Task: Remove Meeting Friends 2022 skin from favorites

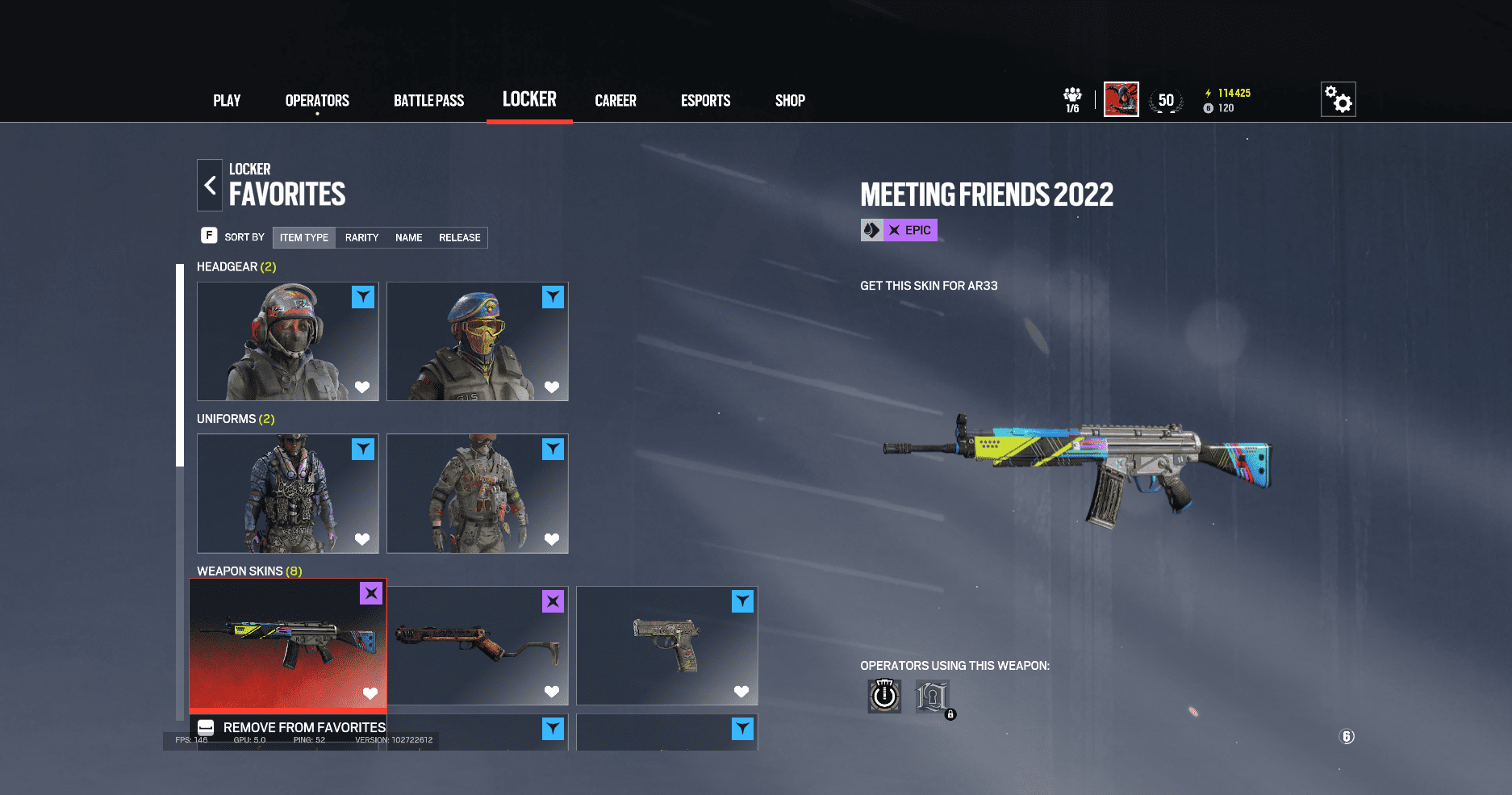Action: point(290,727)
